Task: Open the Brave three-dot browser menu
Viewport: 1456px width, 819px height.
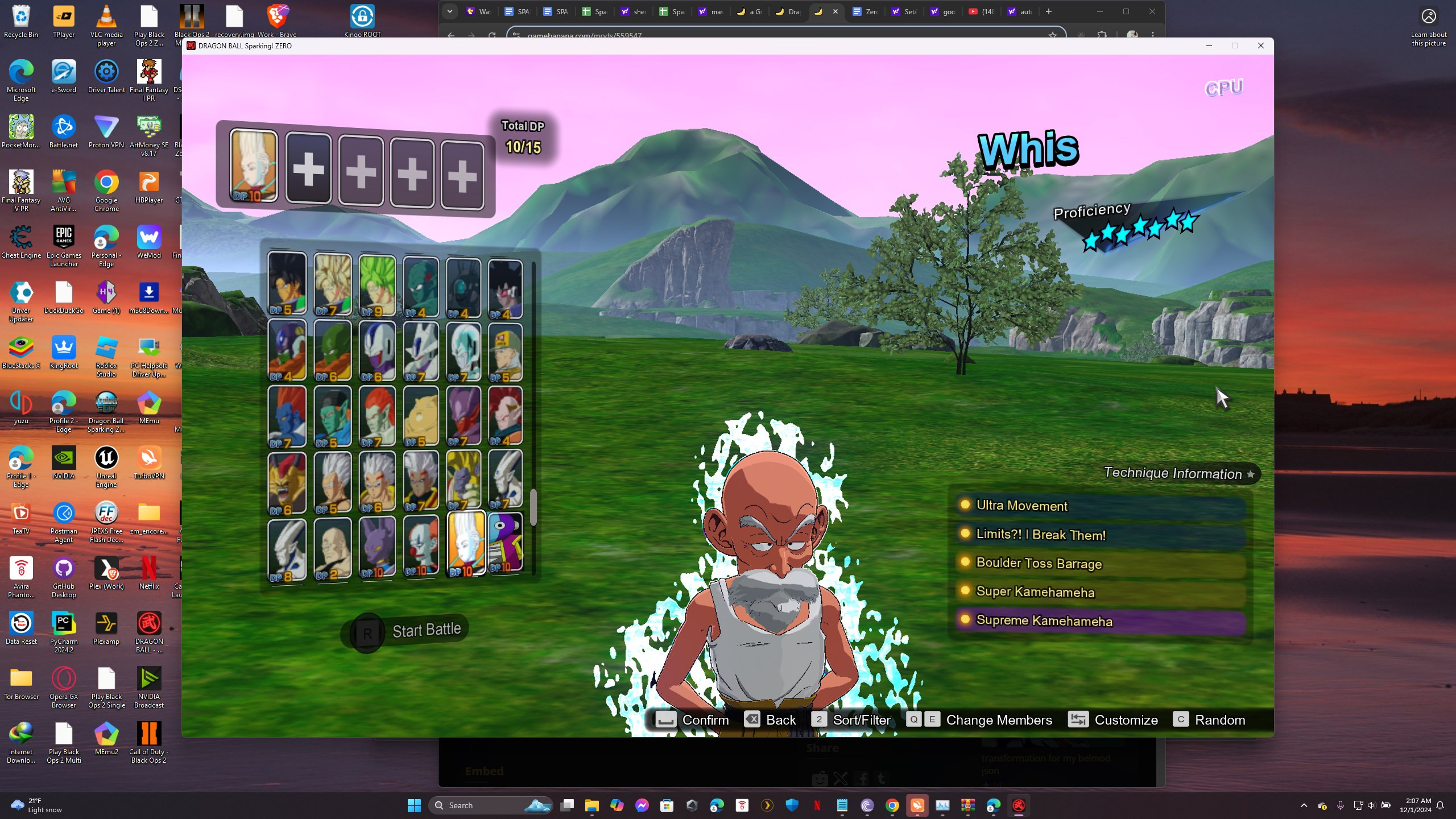Action: (x=1153, y=35)
